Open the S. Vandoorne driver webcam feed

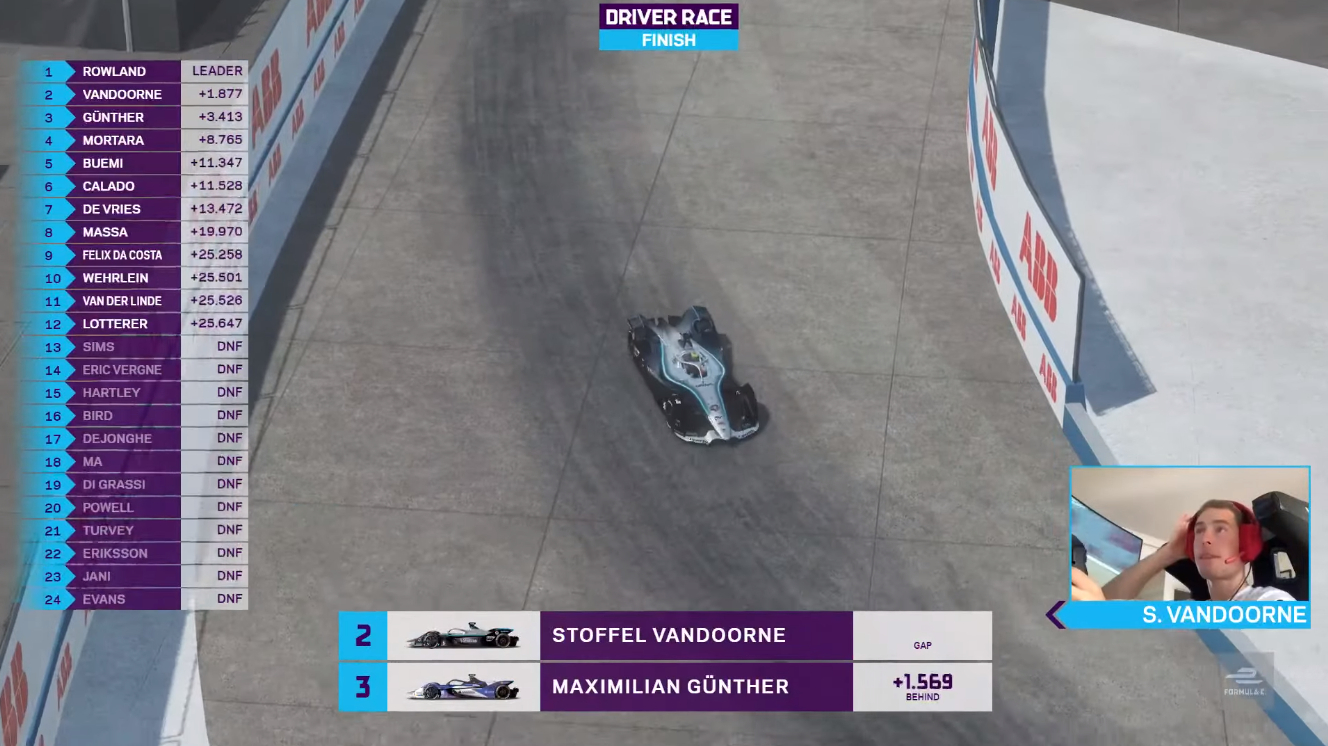(x=1189, y=534)
